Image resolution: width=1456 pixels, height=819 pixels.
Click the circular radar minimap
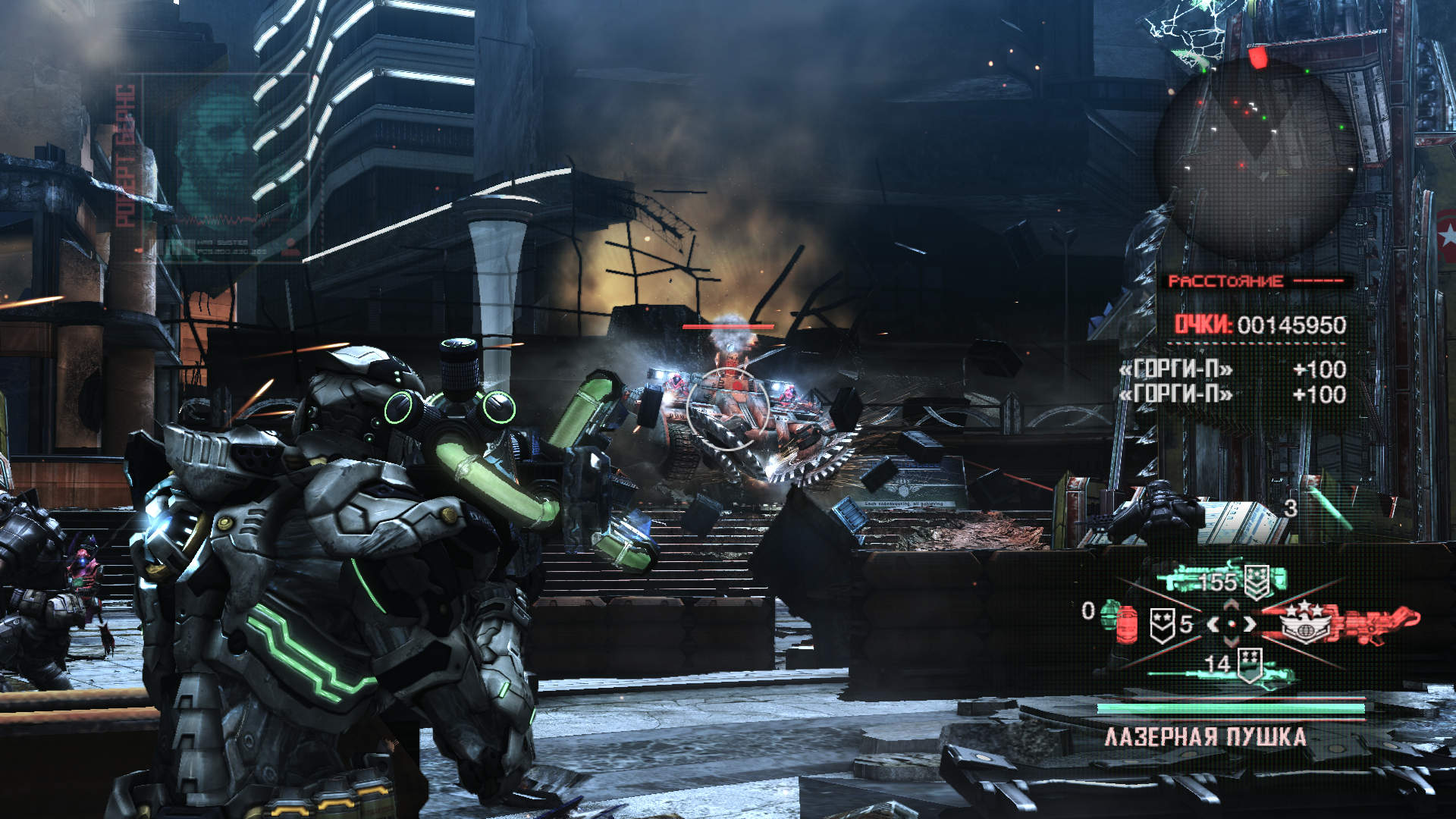coord(1255,159)
